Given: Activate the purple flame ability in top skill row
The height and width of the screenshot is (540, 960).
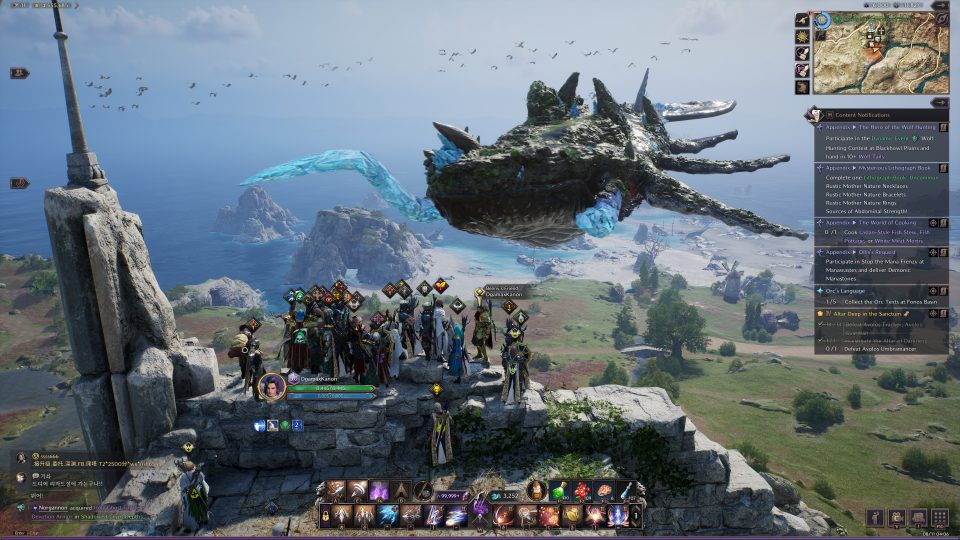Looking at the screenshot, I should pos(379,491).
